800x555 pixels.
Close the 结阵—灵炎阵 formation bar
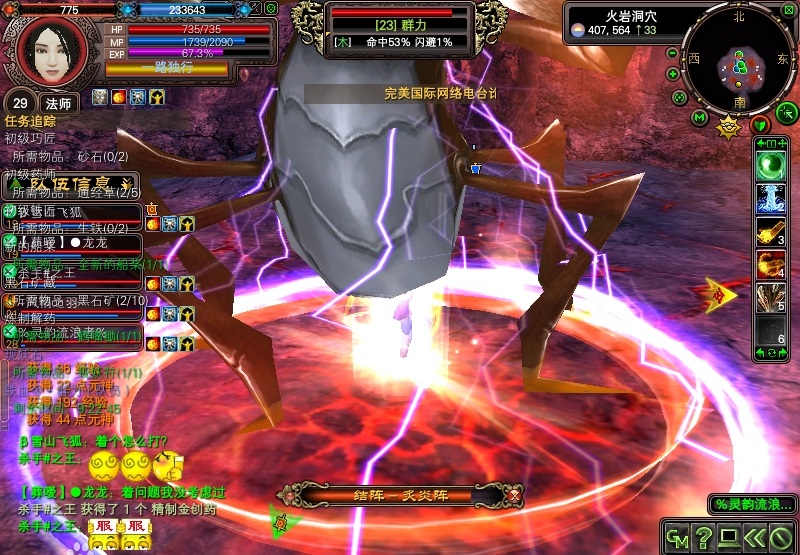[x=514, y=495]
